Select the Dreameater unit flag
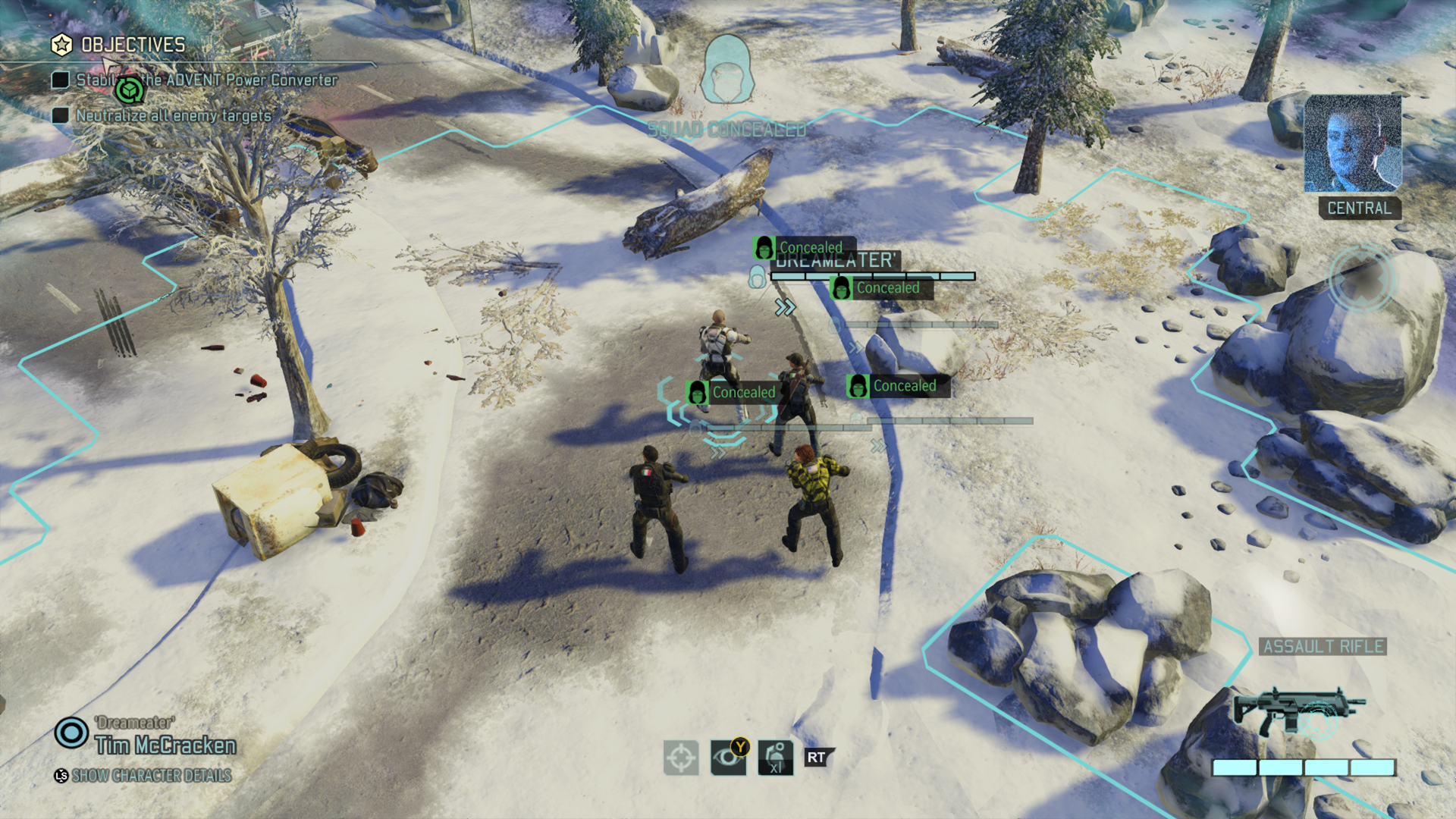This screenshot has width=1456, height=819. point(834,262)
